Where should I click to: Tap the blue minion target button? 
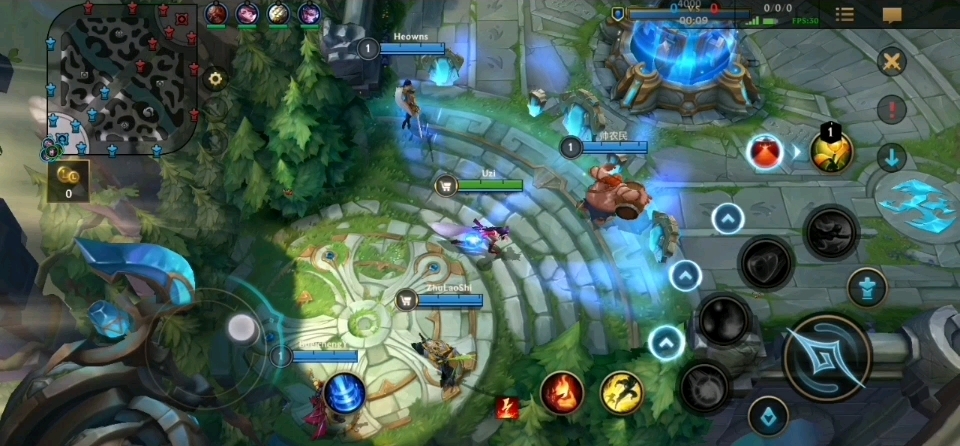pyautogui.click(x=768, y=415)
